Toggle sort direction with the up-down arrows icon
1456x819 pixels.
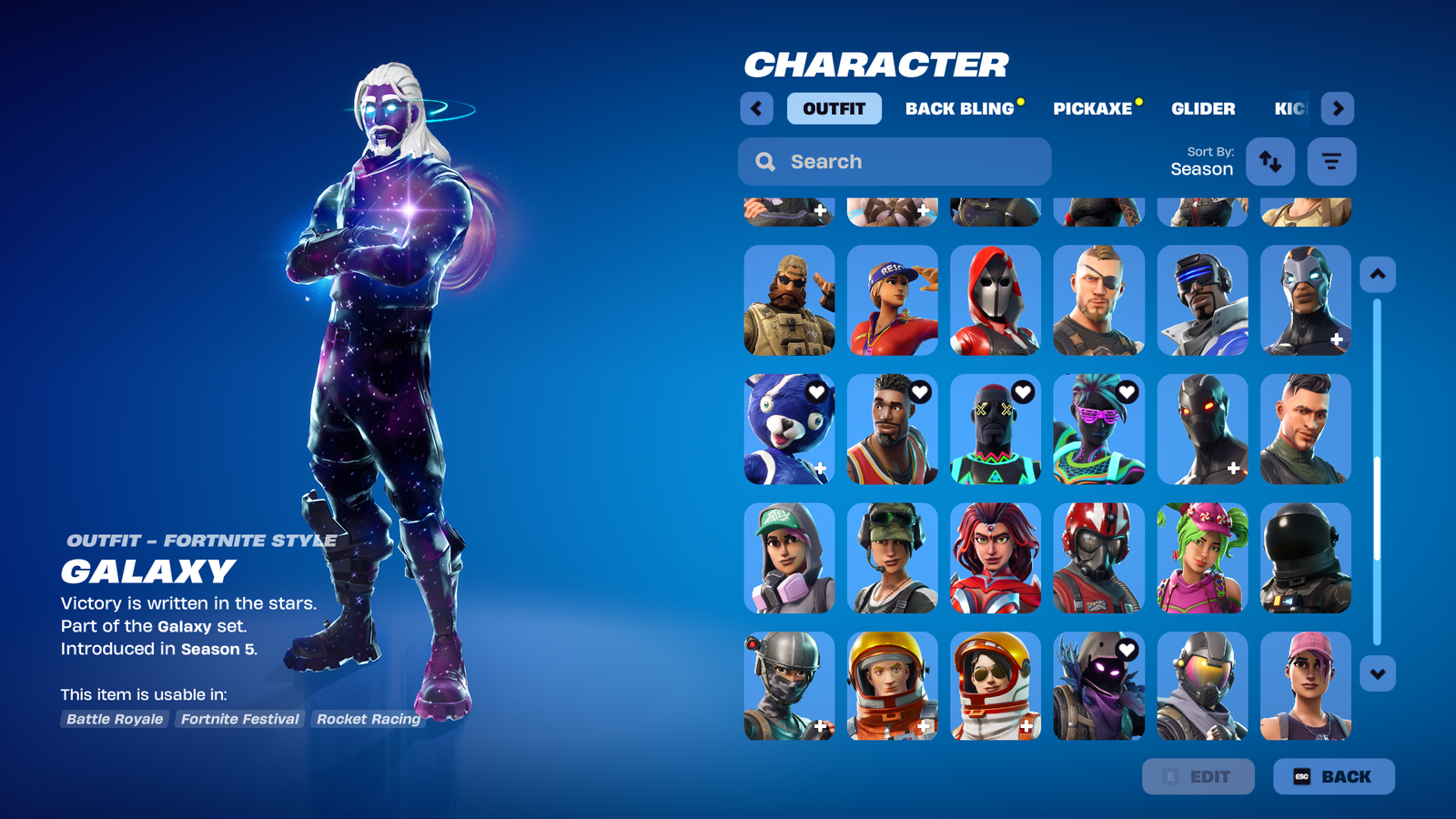coord(1270,161)
